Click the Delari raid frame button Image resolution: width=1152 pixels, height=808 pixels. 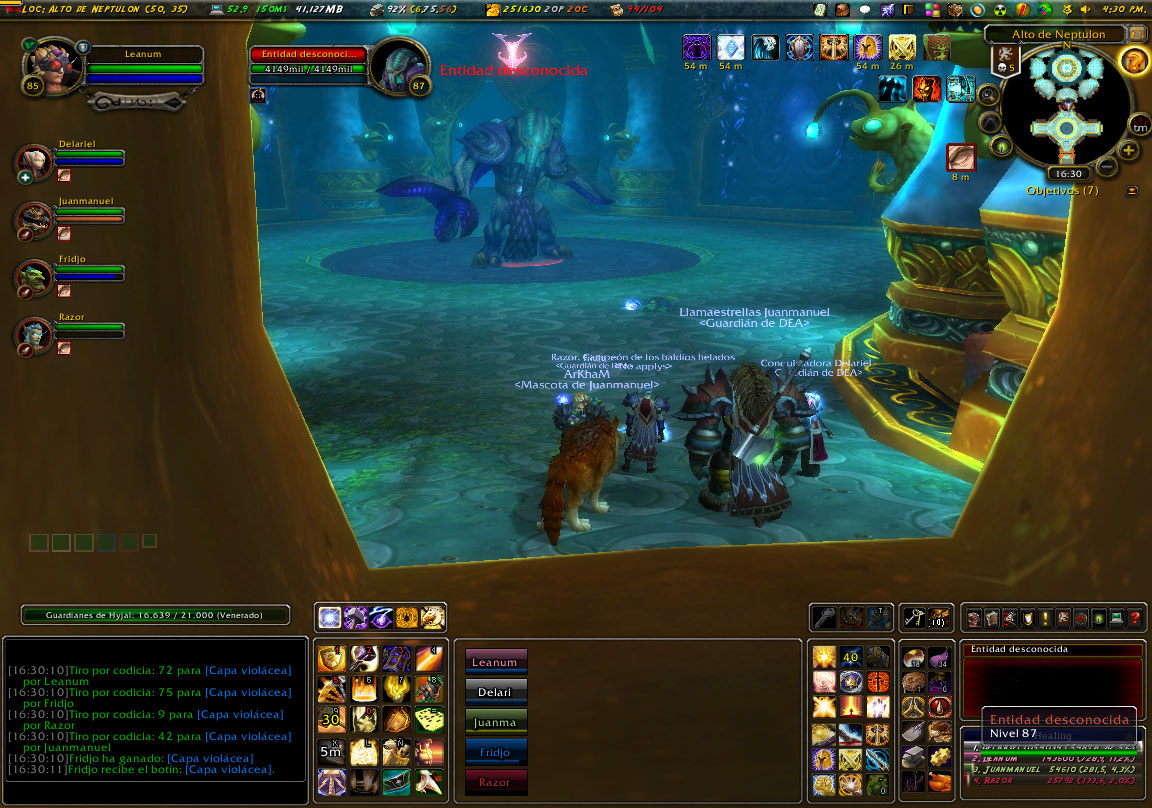point(496,691)
